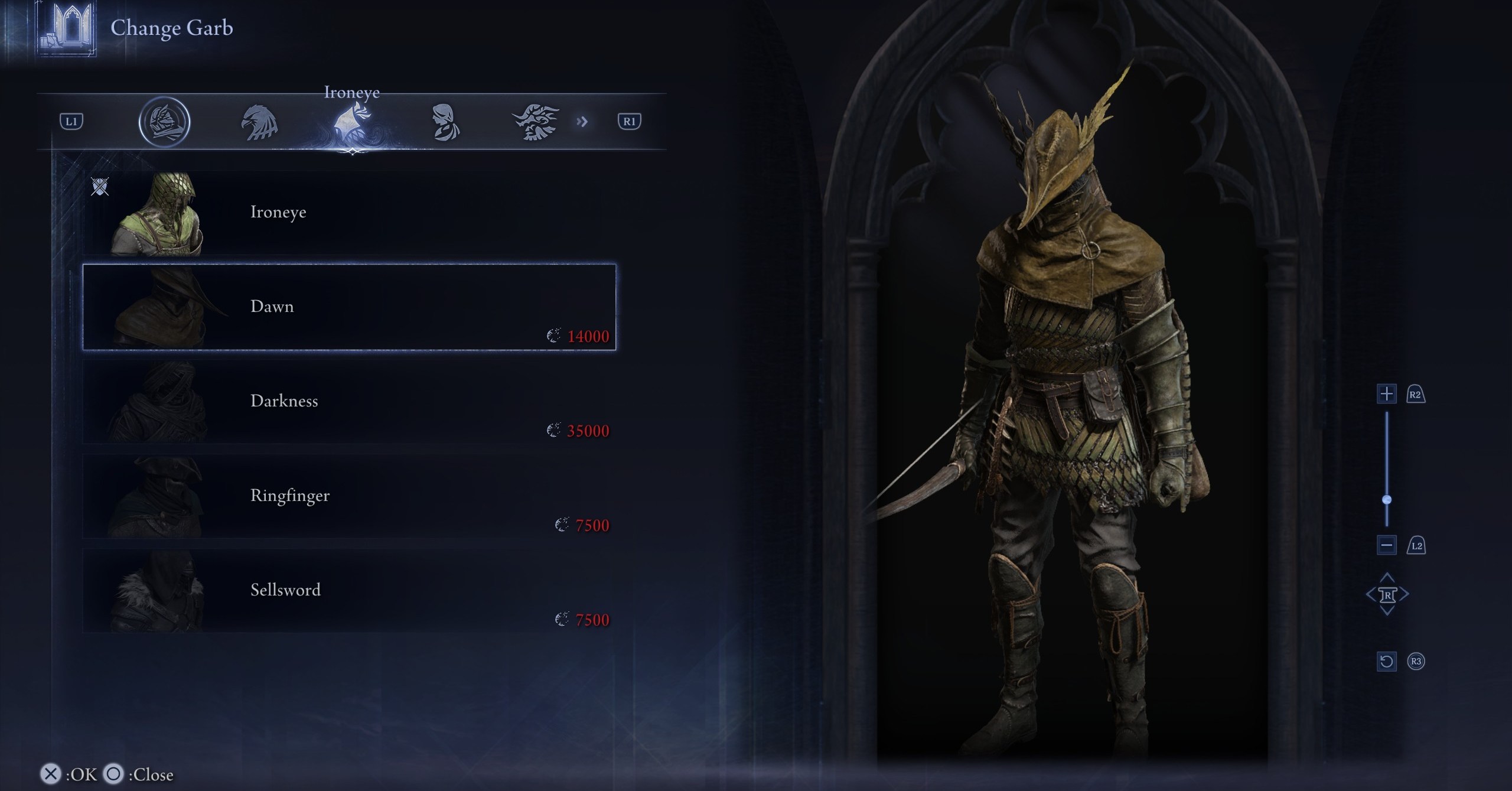Click the rotate preview arrows control

pos(1387,594)
